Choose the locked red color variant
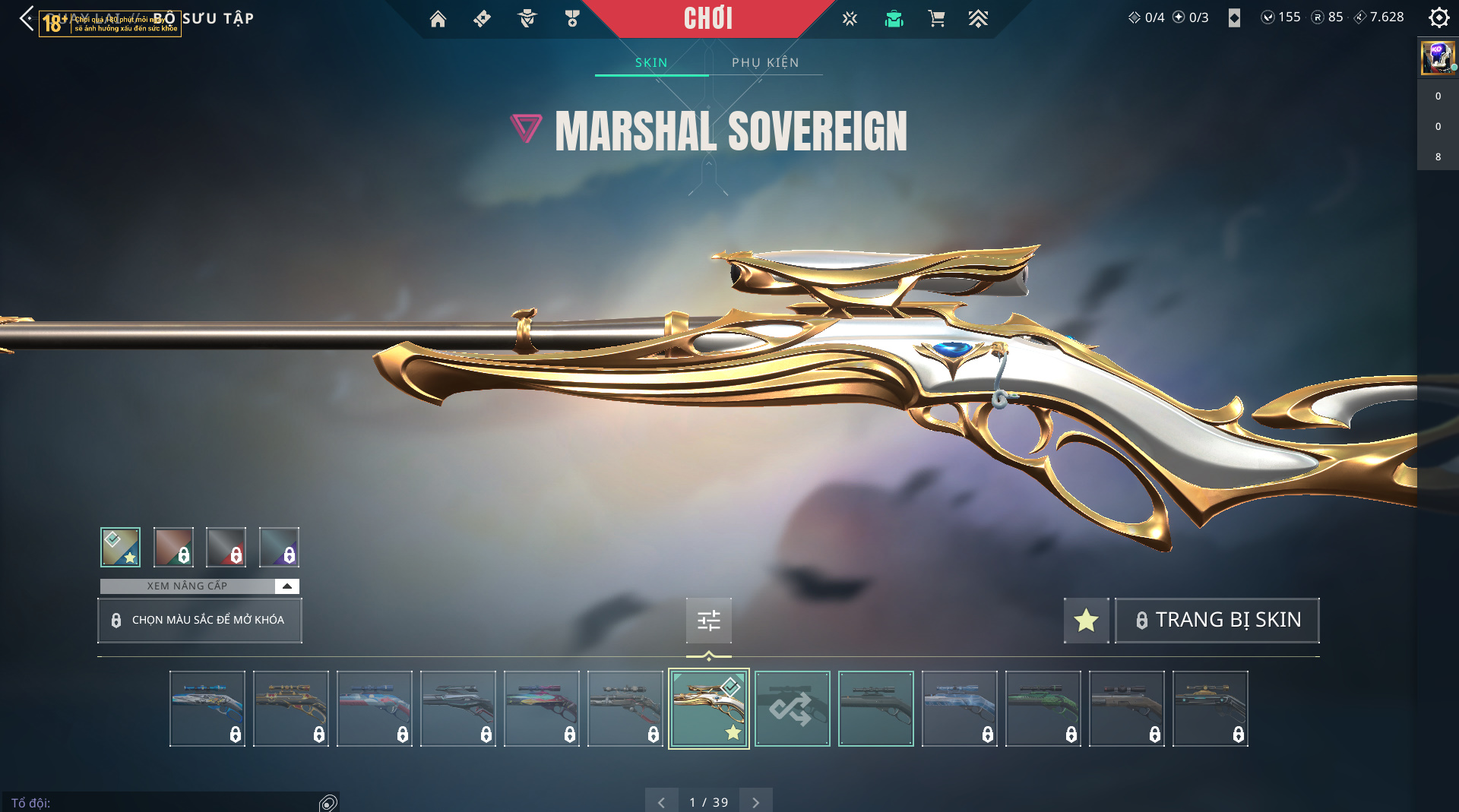Viewport: 1459px width, 812px height. click(x=226, y=547)
